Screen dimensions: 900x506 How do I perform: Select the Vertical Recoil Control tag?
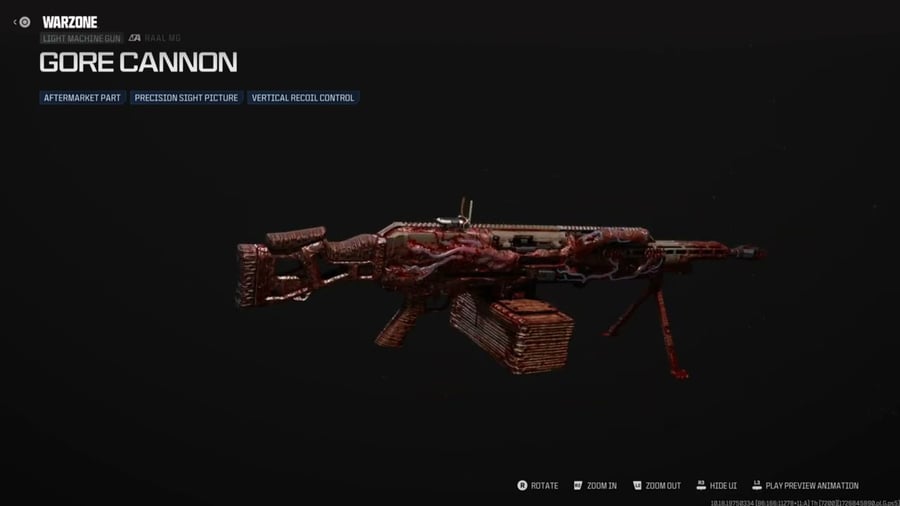point(303,98)
